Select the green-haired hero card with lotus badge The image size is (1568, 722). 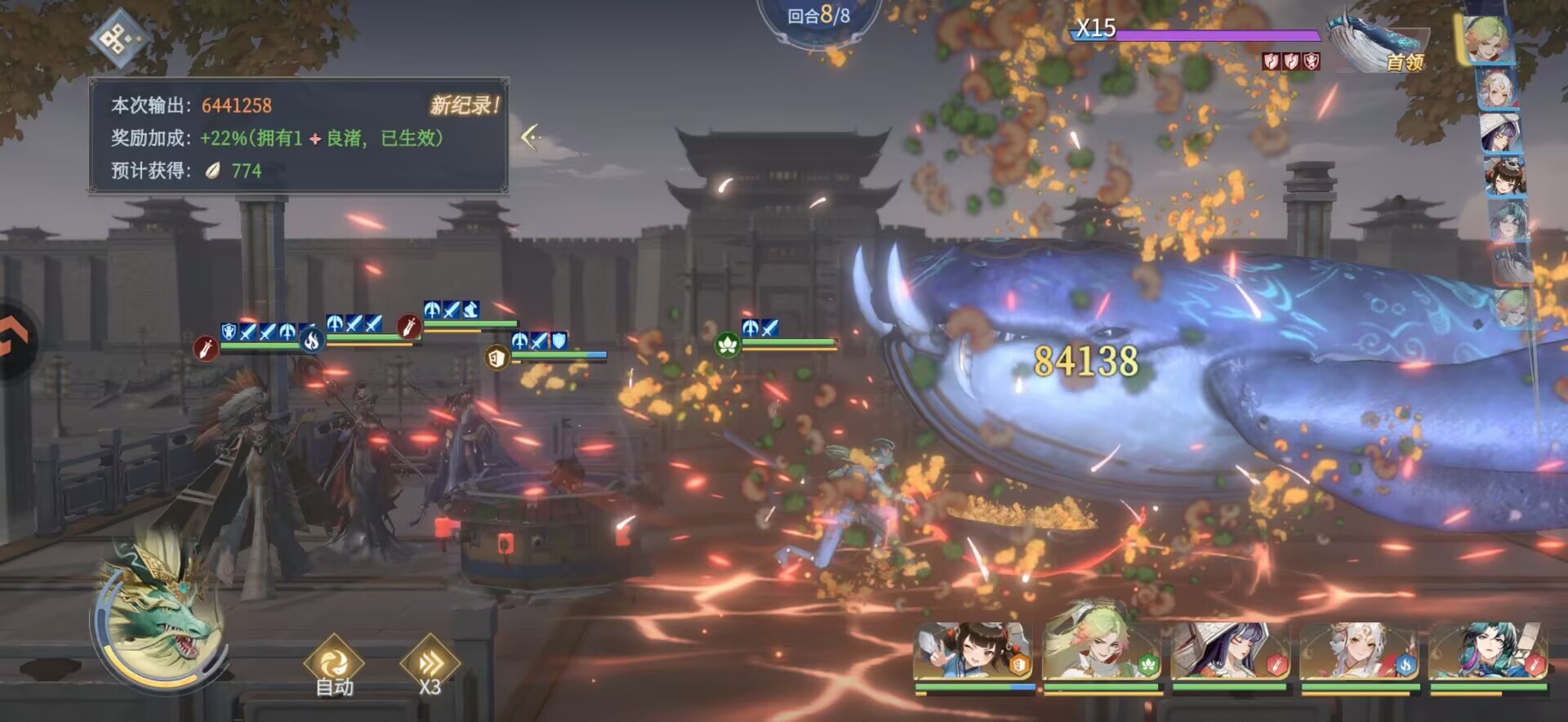[1102, 652]
